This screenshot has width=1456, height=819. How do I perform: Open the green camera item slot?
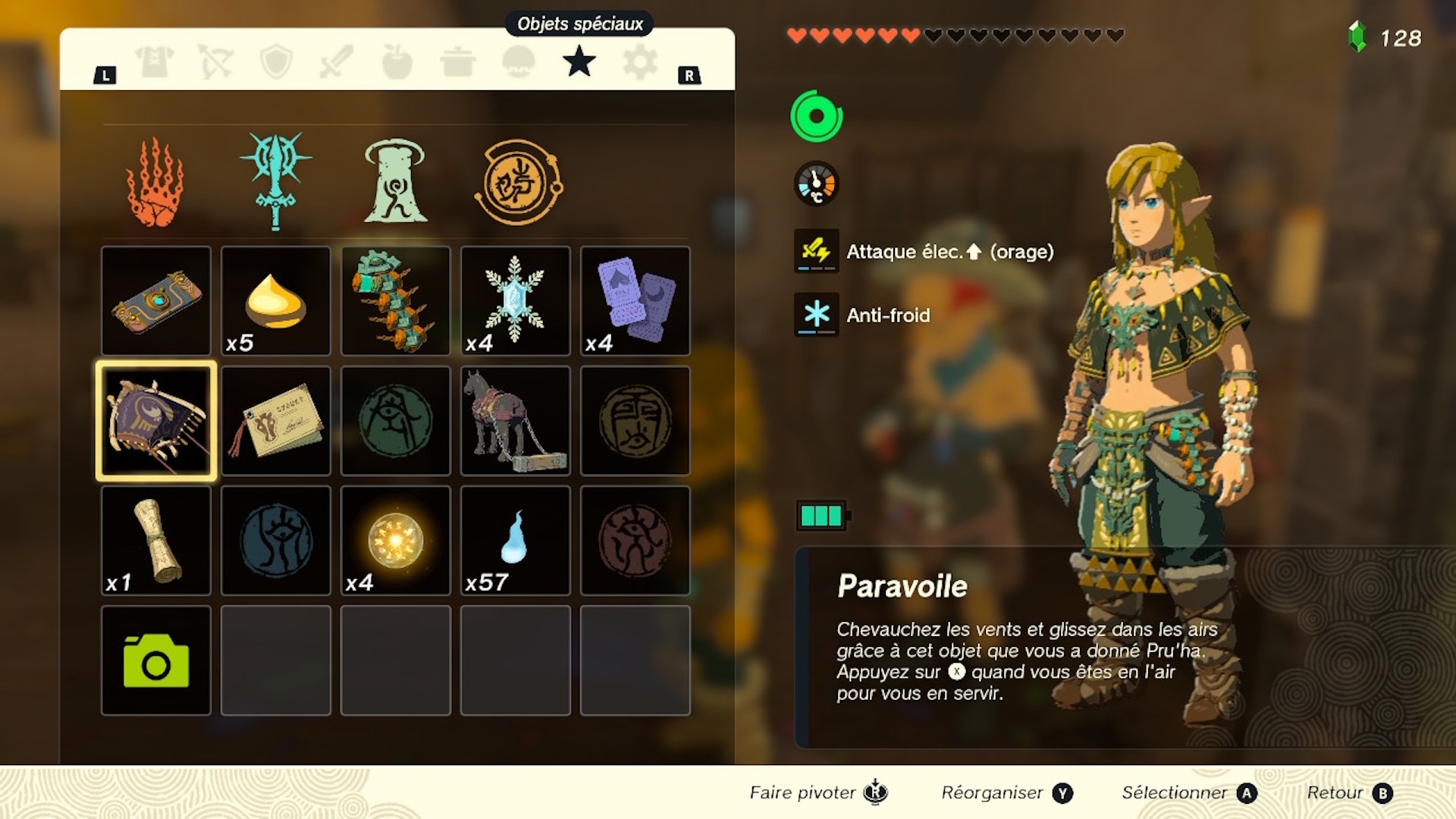tap(156, 661)
